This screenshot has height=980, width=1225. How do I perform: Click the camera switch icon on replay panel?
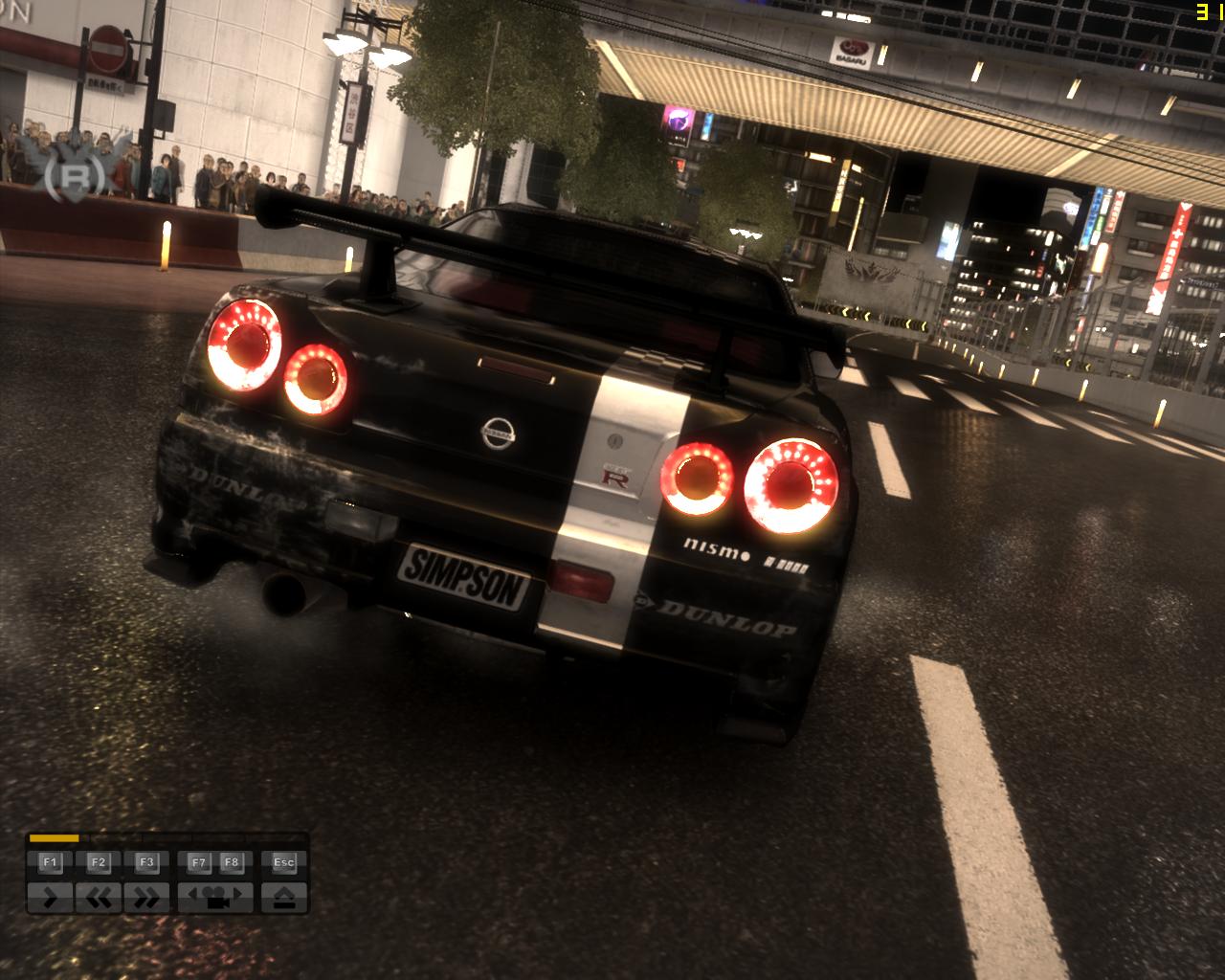point(217,898)
